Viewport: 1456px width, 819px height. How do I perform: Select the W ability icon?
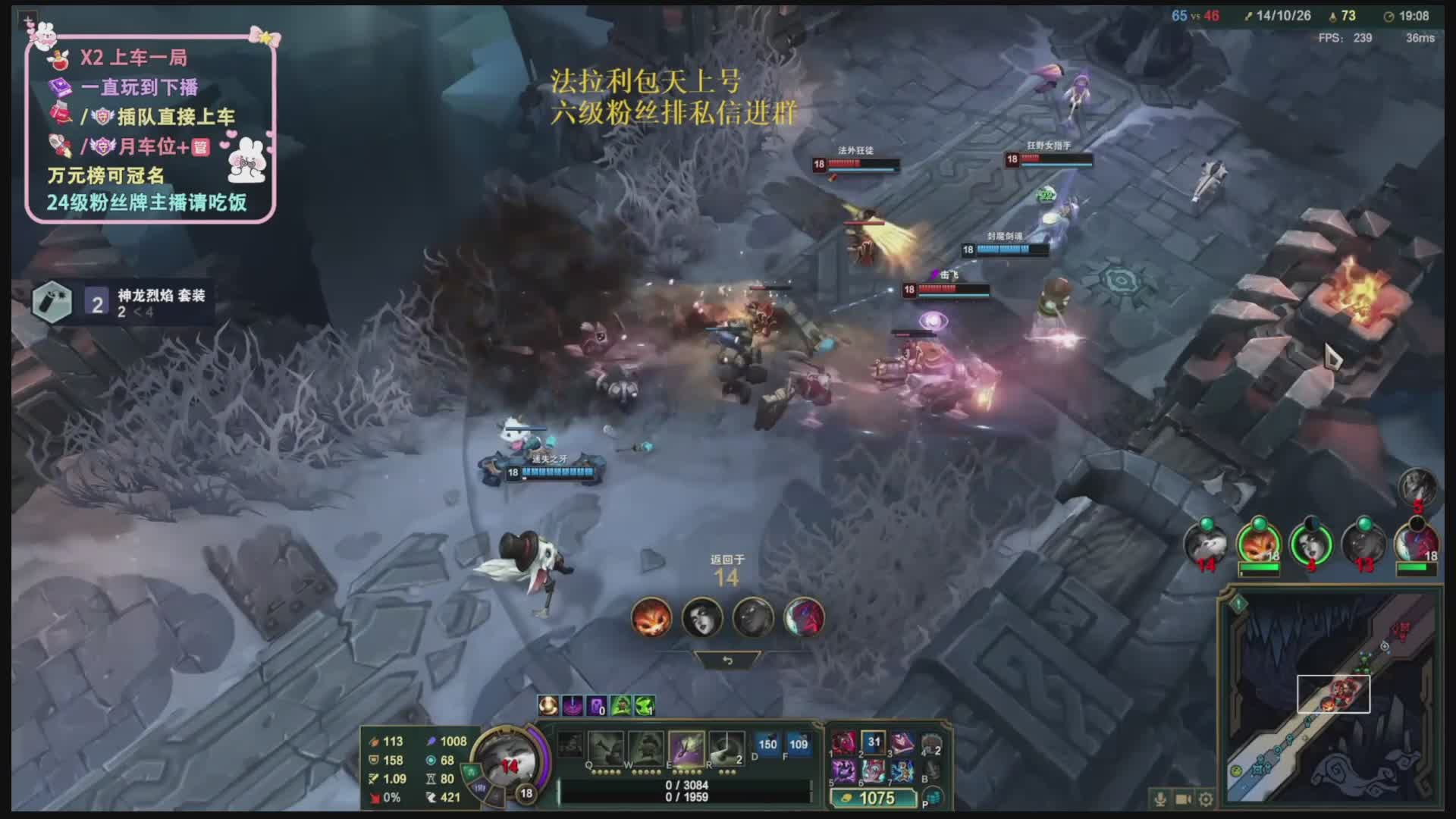pyautogui.click(x=645, y=748)
